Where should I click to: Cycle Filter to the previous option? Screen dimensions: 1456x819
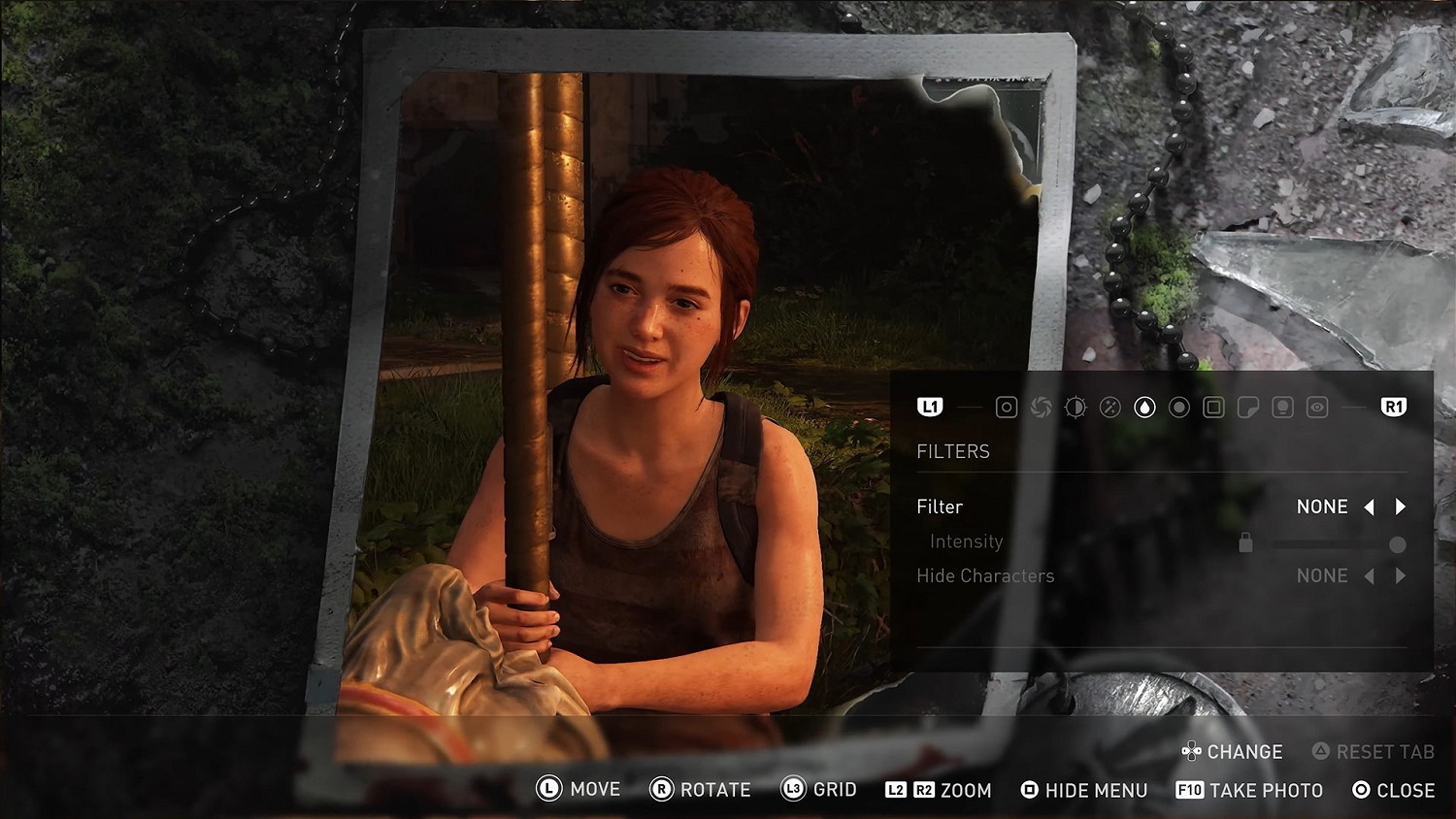click(x=1370, y=507)
